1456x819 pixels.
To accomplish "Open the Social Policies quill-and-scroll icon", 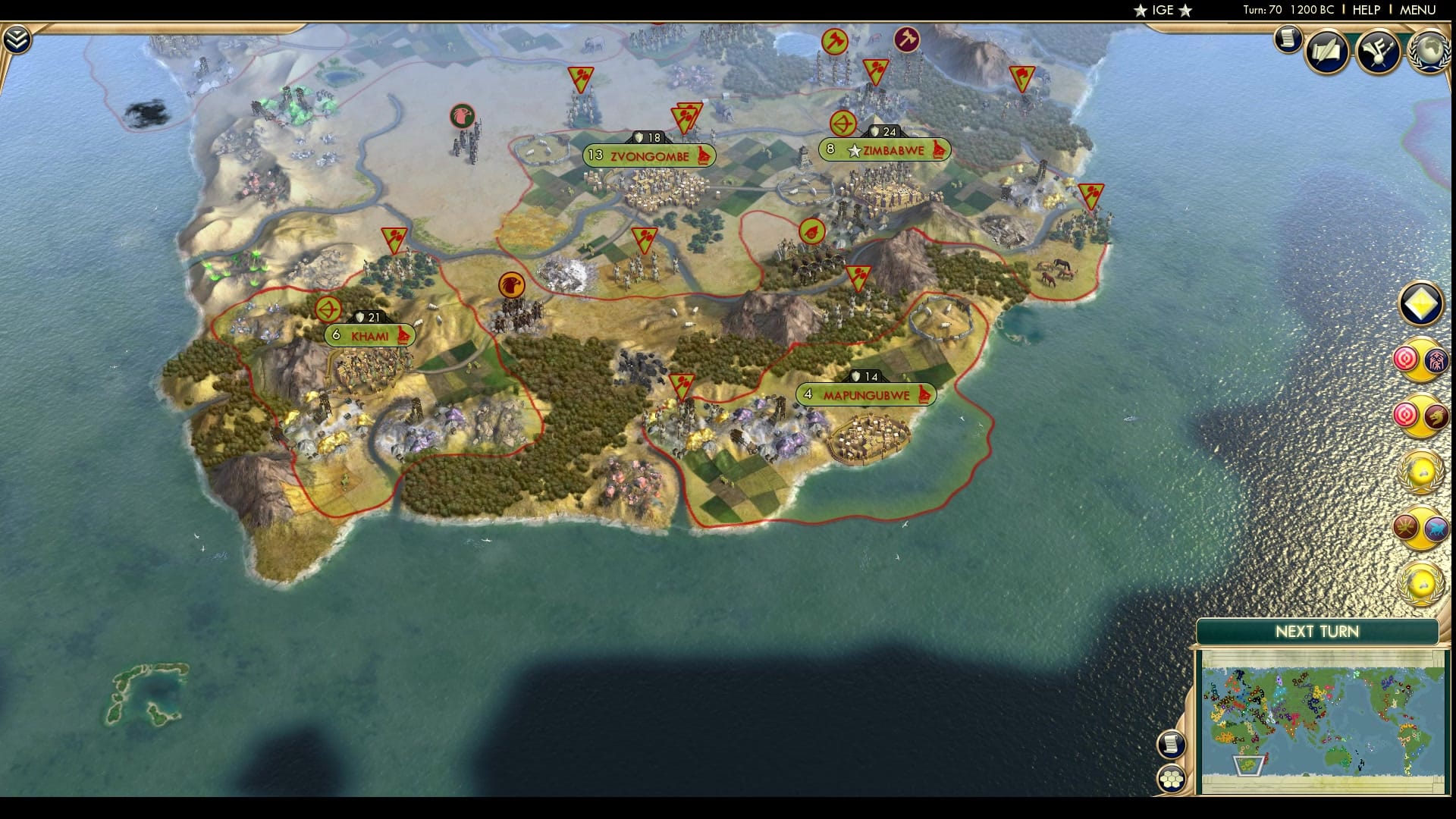I will [1326, 52].
